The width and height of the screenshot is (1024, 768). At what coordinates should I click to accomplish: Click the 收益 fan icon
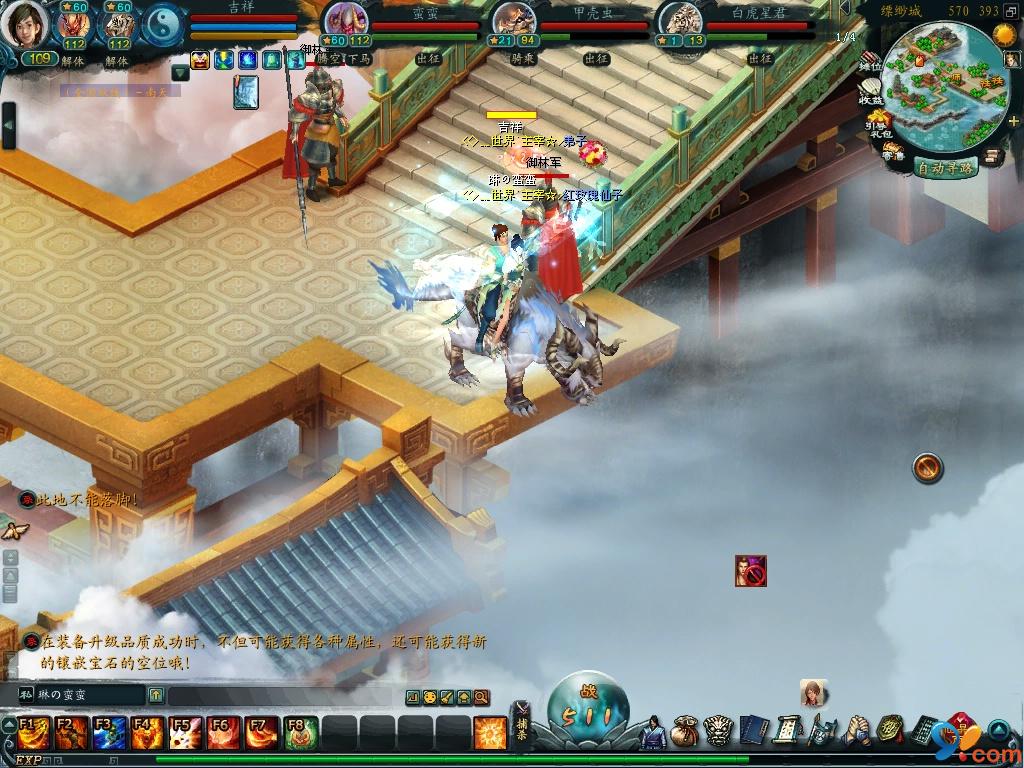pyautogui.click(x=870, y=95)
